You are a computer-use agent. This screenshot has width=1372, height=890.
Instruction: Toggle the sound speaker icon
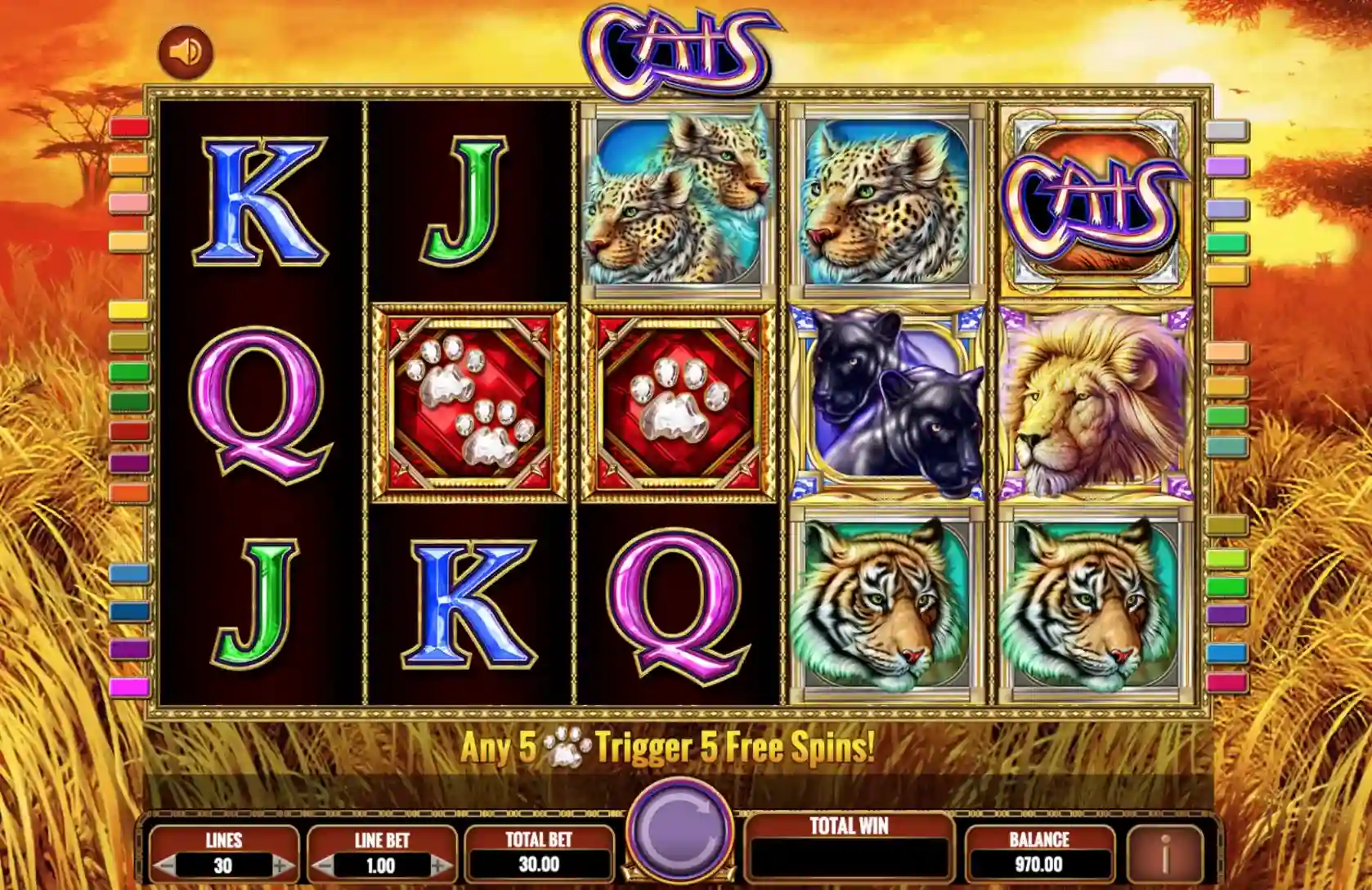(x=186, y=52)
